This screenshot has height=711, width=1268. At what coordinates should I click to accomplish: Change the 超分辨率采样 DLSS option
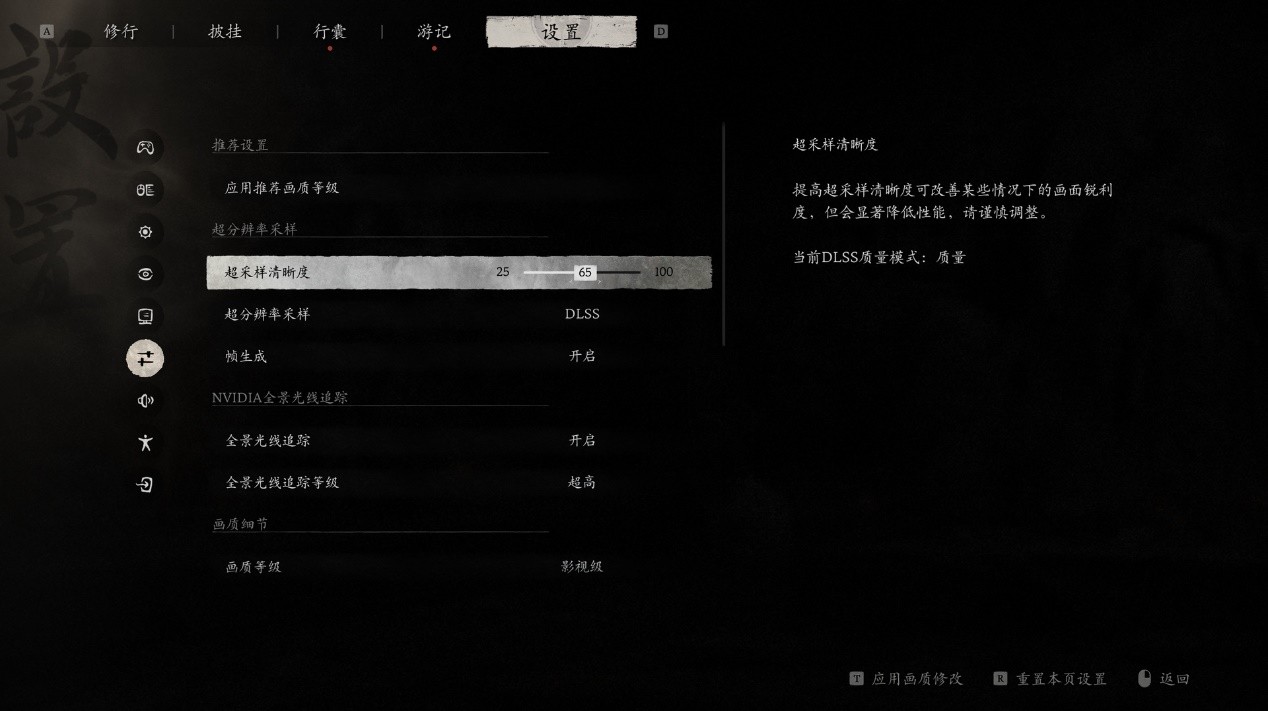[x=582, y=314]
